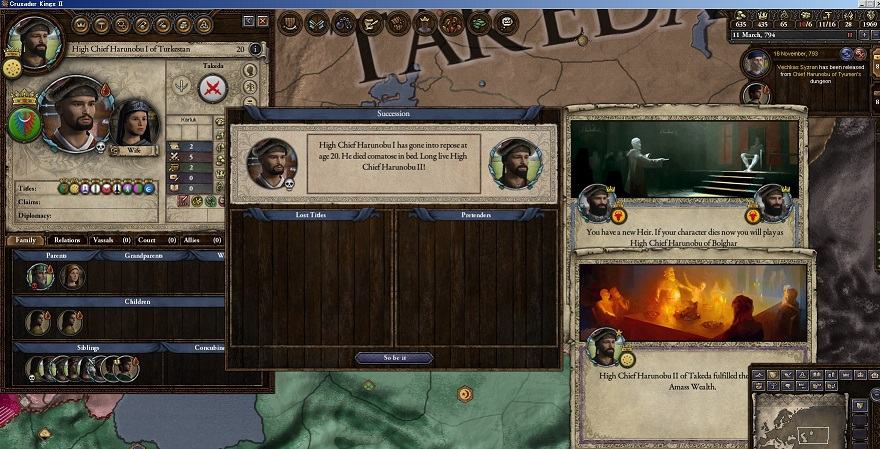The height and width of the screenshot is (449, 880).
Task: Select the first child portrait under Children
Action: (40, 322)
